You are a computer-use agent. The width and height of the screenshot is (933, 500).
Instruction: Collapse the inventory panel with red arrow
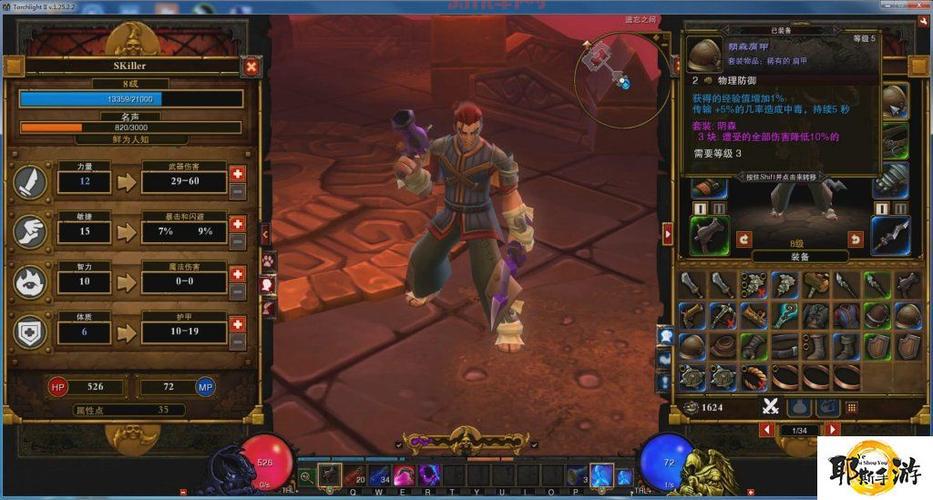tap(668, 233)
